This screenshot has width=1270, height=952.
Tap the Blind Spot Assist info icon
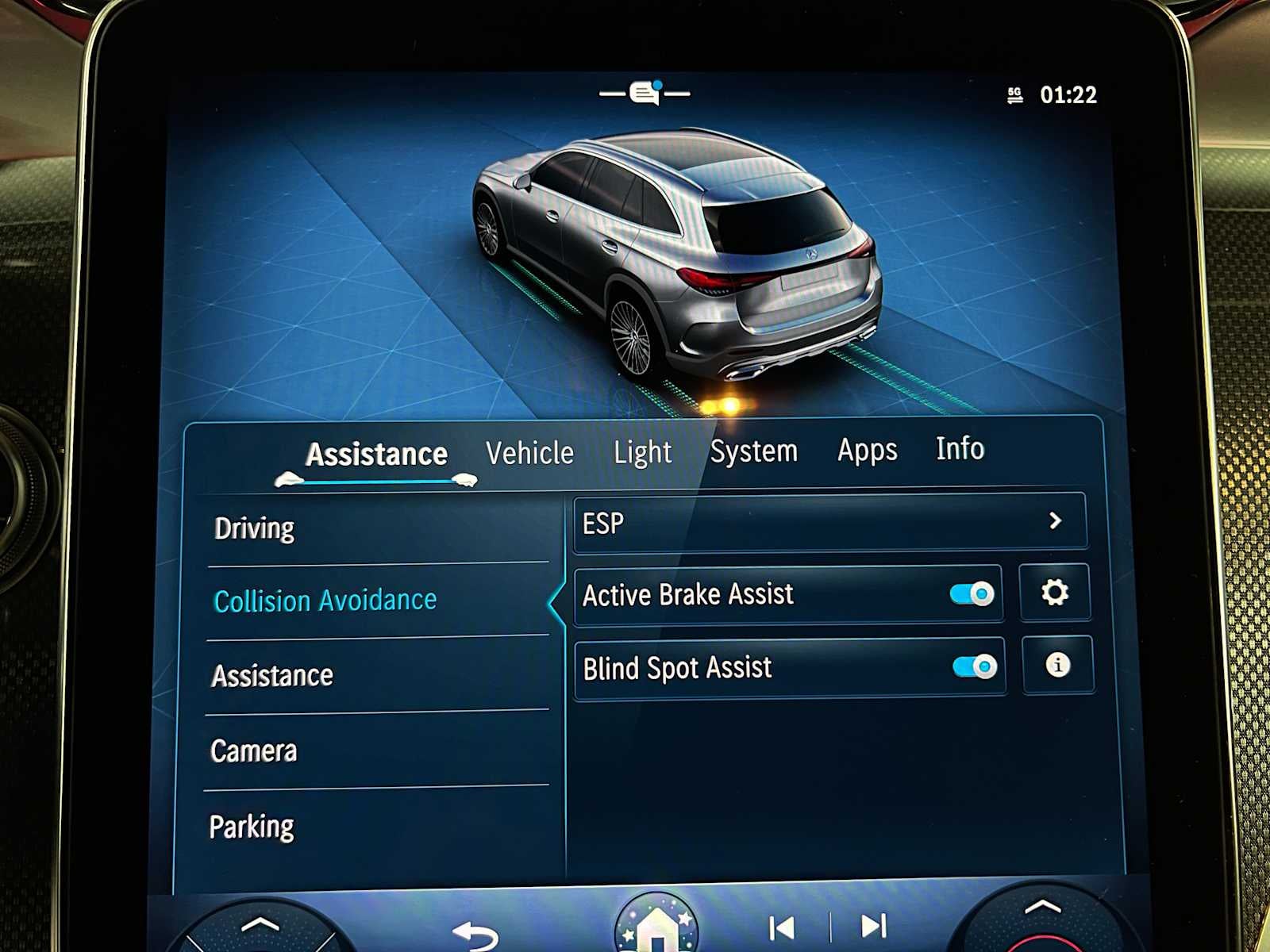point(1058,667)
